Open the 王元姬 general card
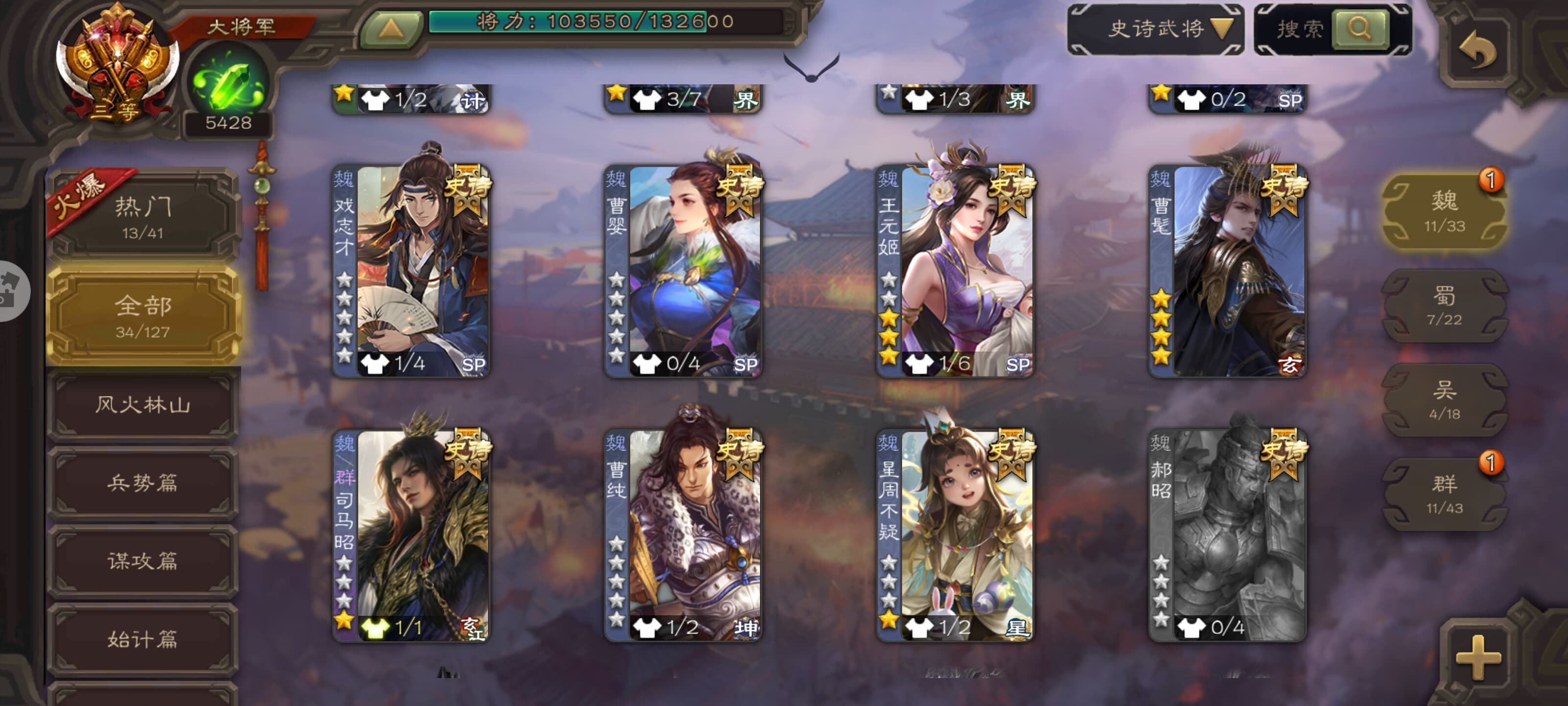This screenshot has height=706, width=1568. 955,271
